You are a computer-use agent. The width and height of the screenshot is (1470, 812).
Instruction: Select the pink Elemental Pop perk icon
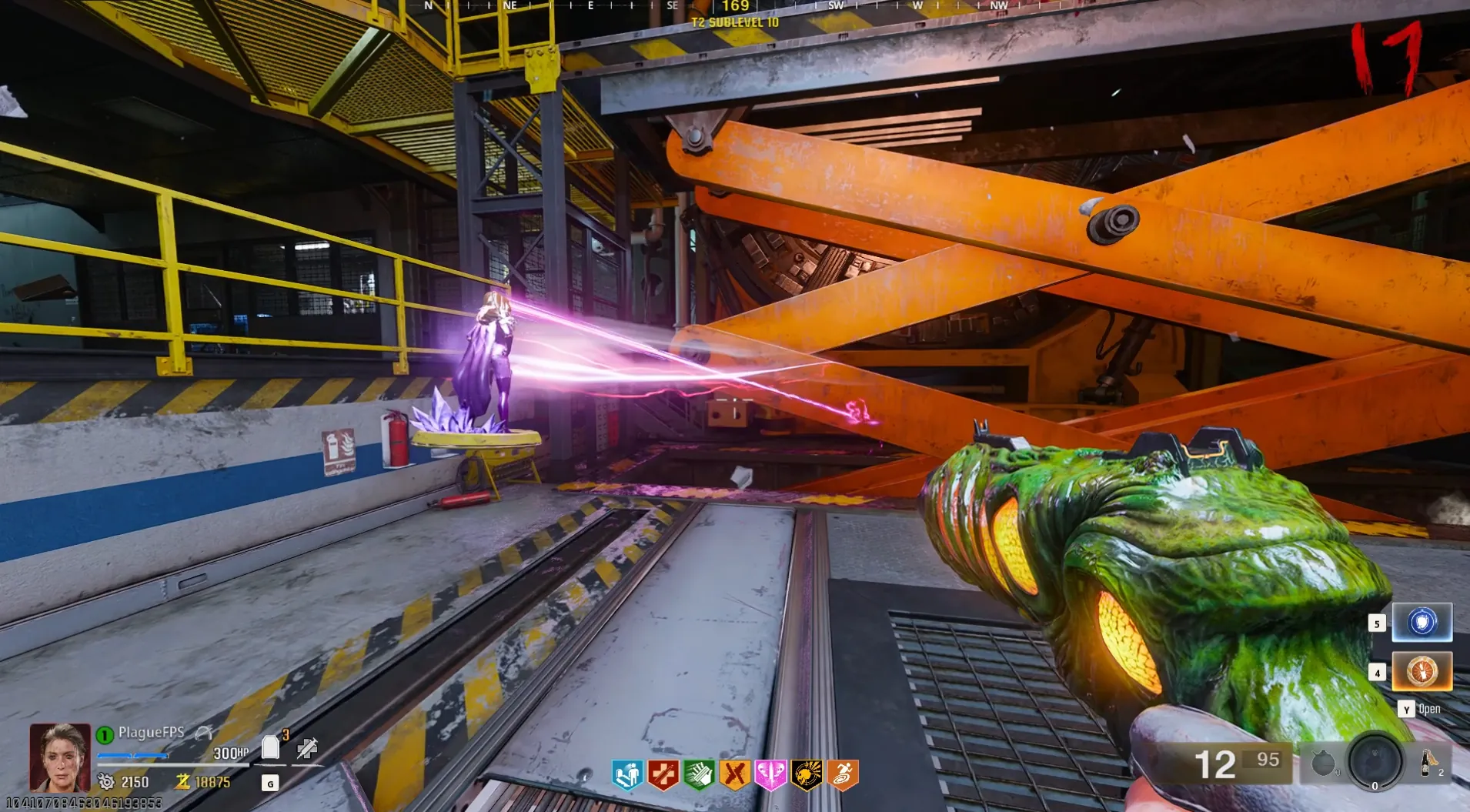pyautogui.click(x=770, y=774)
